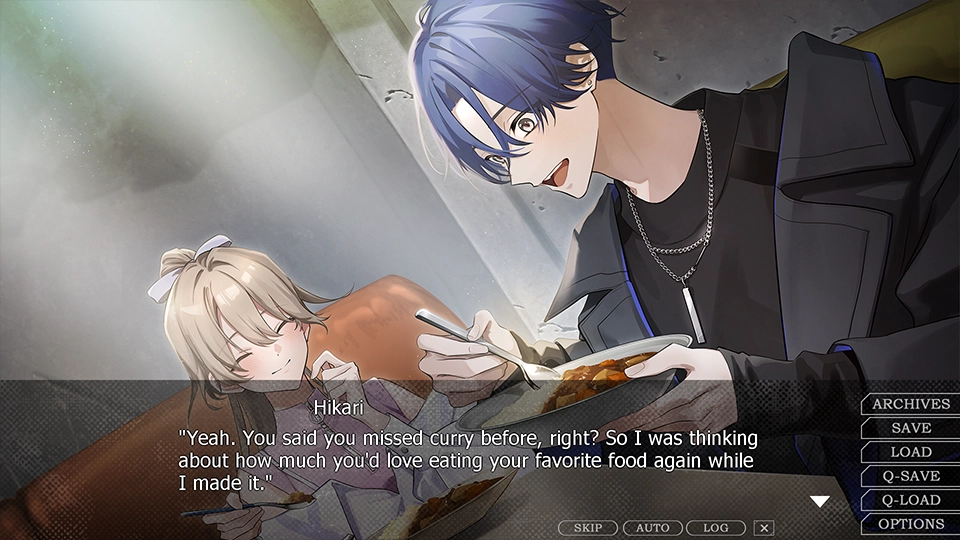The height and width of the screenshot is (540, 960).
Task: Advance dialogue with the white arrow
Action: [x=820, y=501]
